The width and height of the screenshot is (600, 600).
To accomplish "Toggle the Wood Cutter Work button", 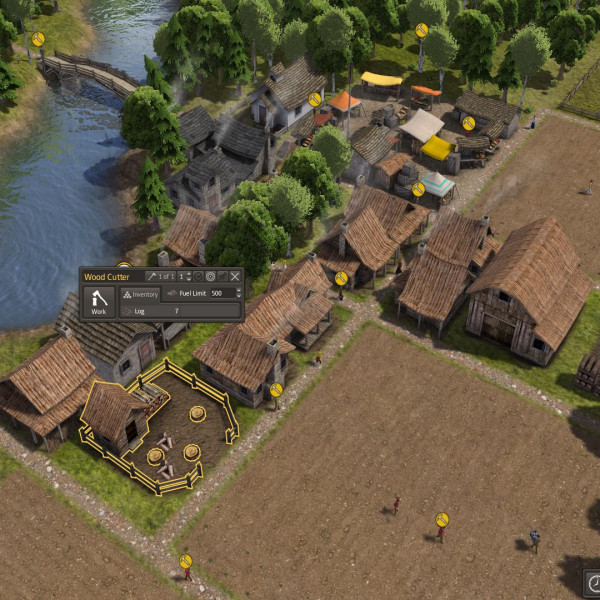I will pos(98,302).
